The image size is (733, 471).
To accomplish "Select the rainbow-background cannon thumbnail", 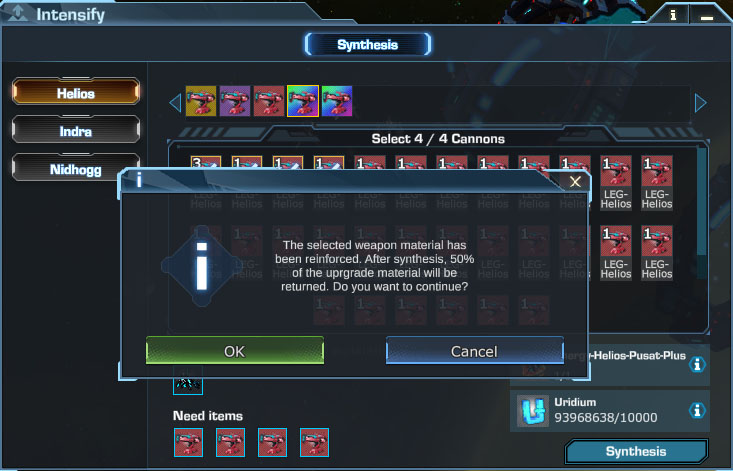I will click(337, 101).
